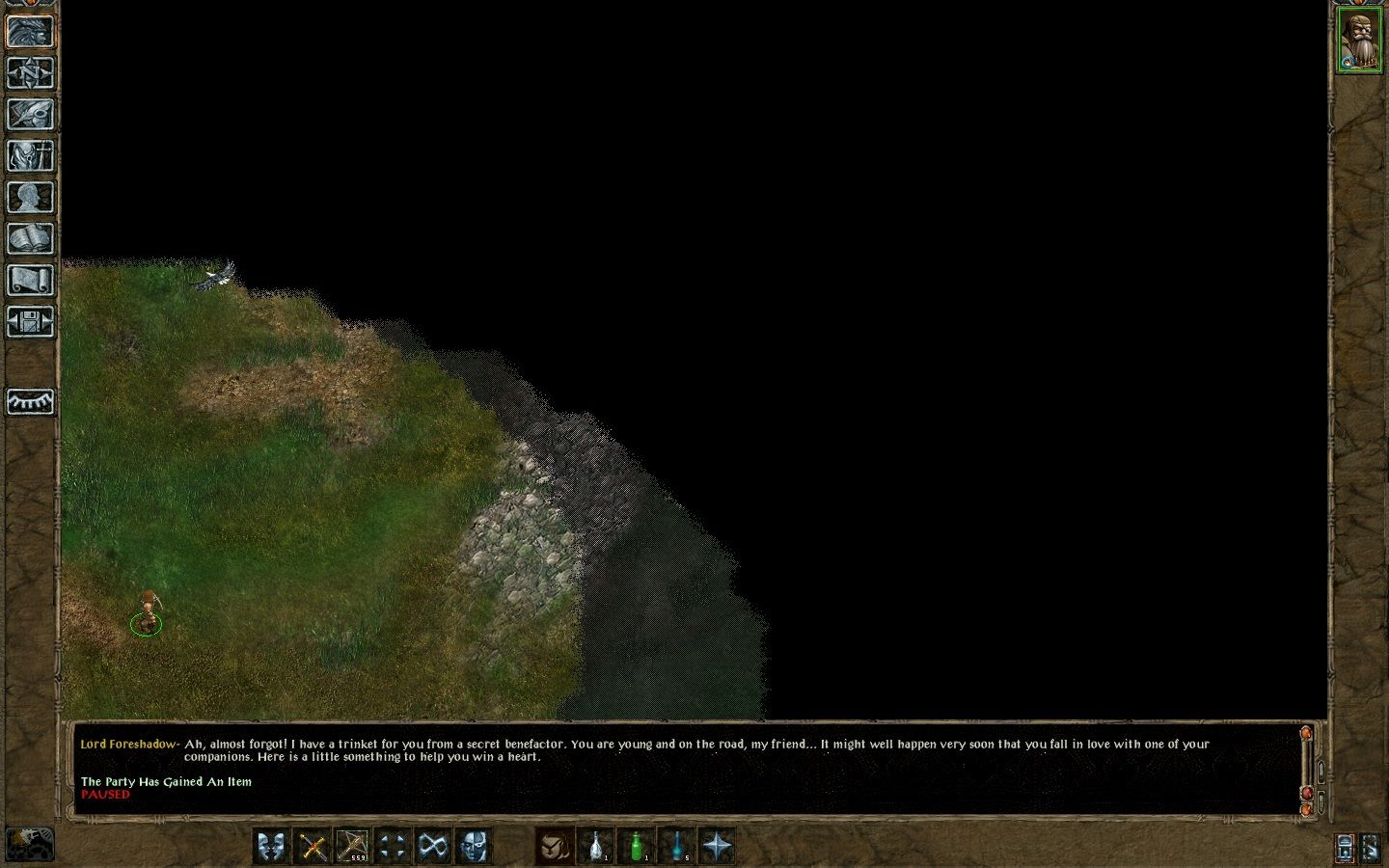Select the crossbow weapon slot
This screenshot has height=868, width=1389.
[x=352, y=847]
